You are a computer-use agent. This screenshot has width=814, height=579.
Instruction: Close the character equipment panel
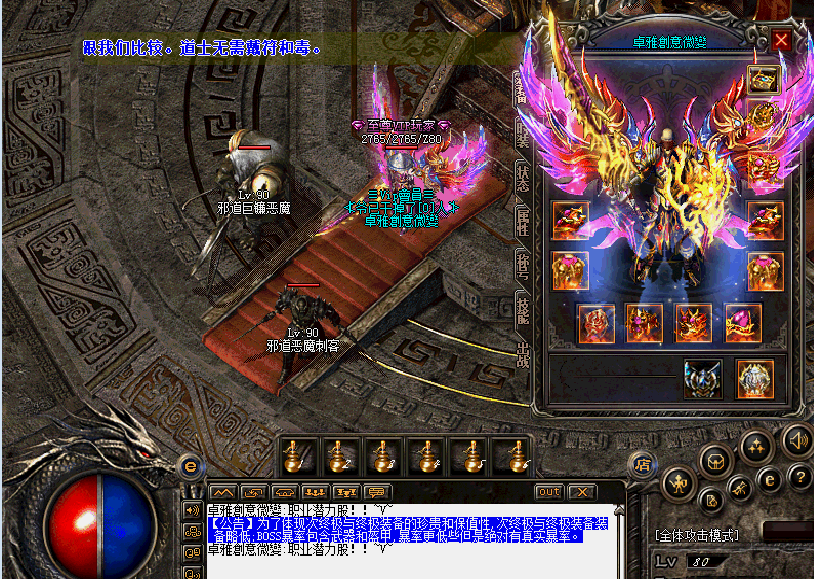click(x=781, y=41)
